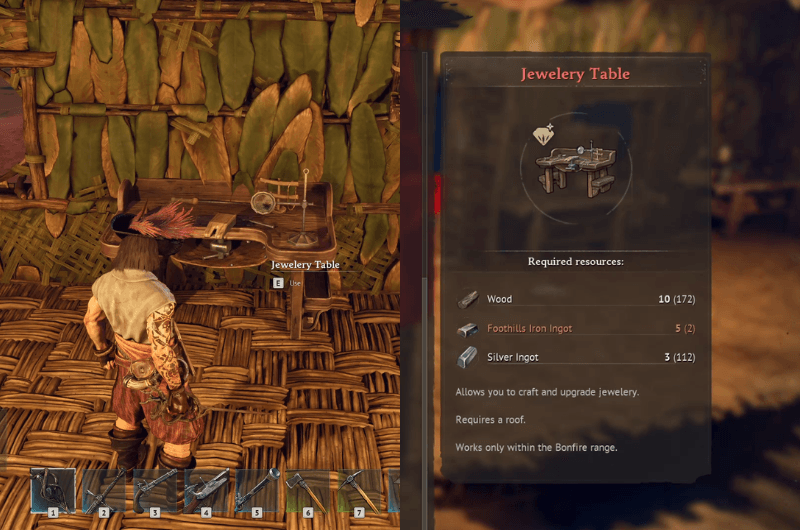Click the Wood resource row

575,299
